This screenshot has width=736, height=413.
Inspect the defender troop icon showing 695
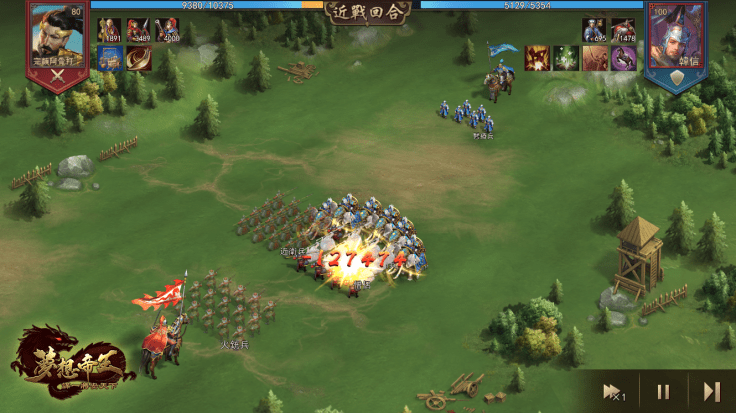click(x=595, y=30)
